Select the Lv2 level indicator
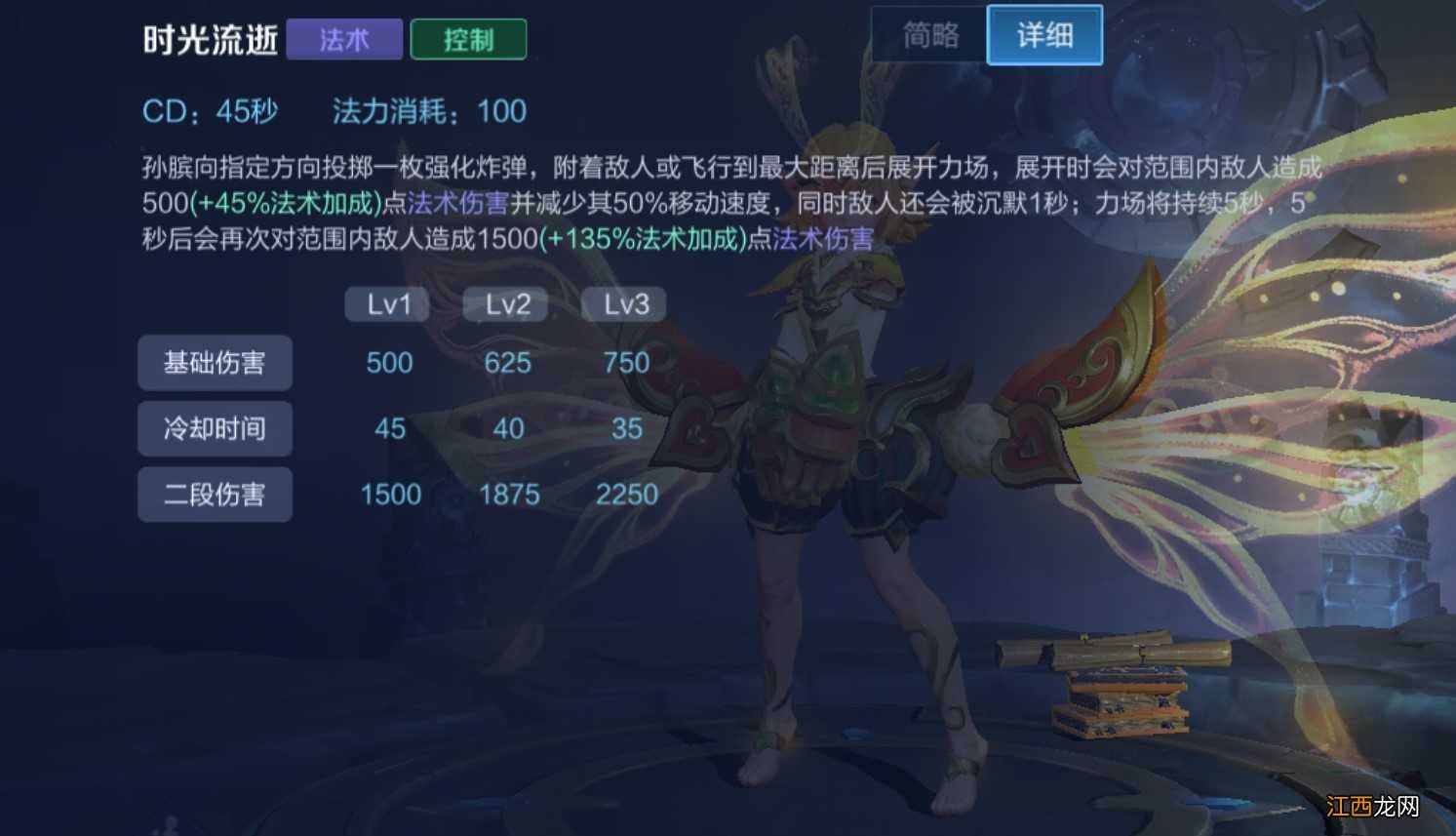The width and height of the screenshot is (1456, 836). click(504, 303)
